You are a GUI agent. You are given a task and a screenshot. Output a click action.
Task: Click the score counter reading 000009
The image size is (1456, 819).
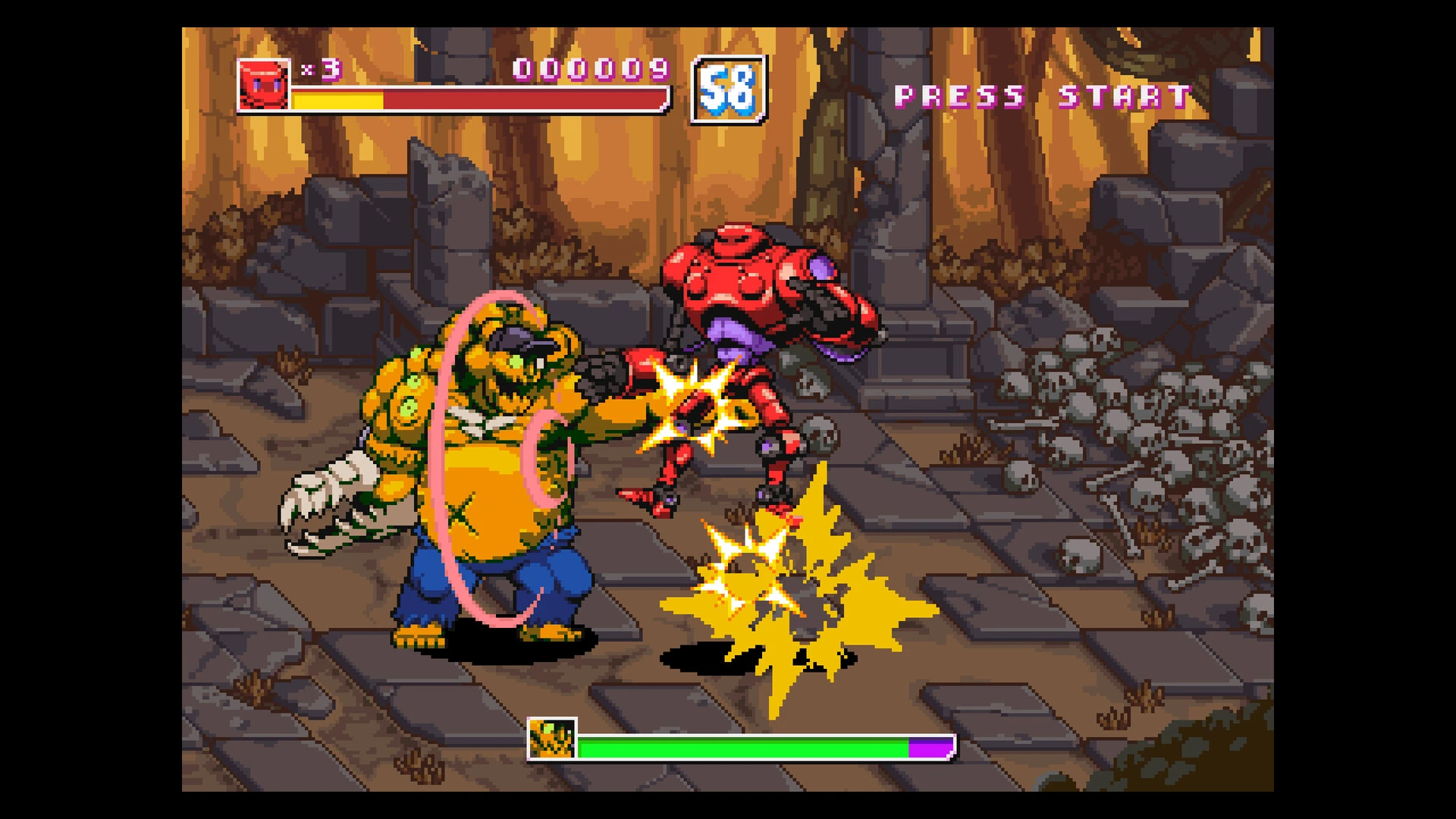click(x=590, y=70)
